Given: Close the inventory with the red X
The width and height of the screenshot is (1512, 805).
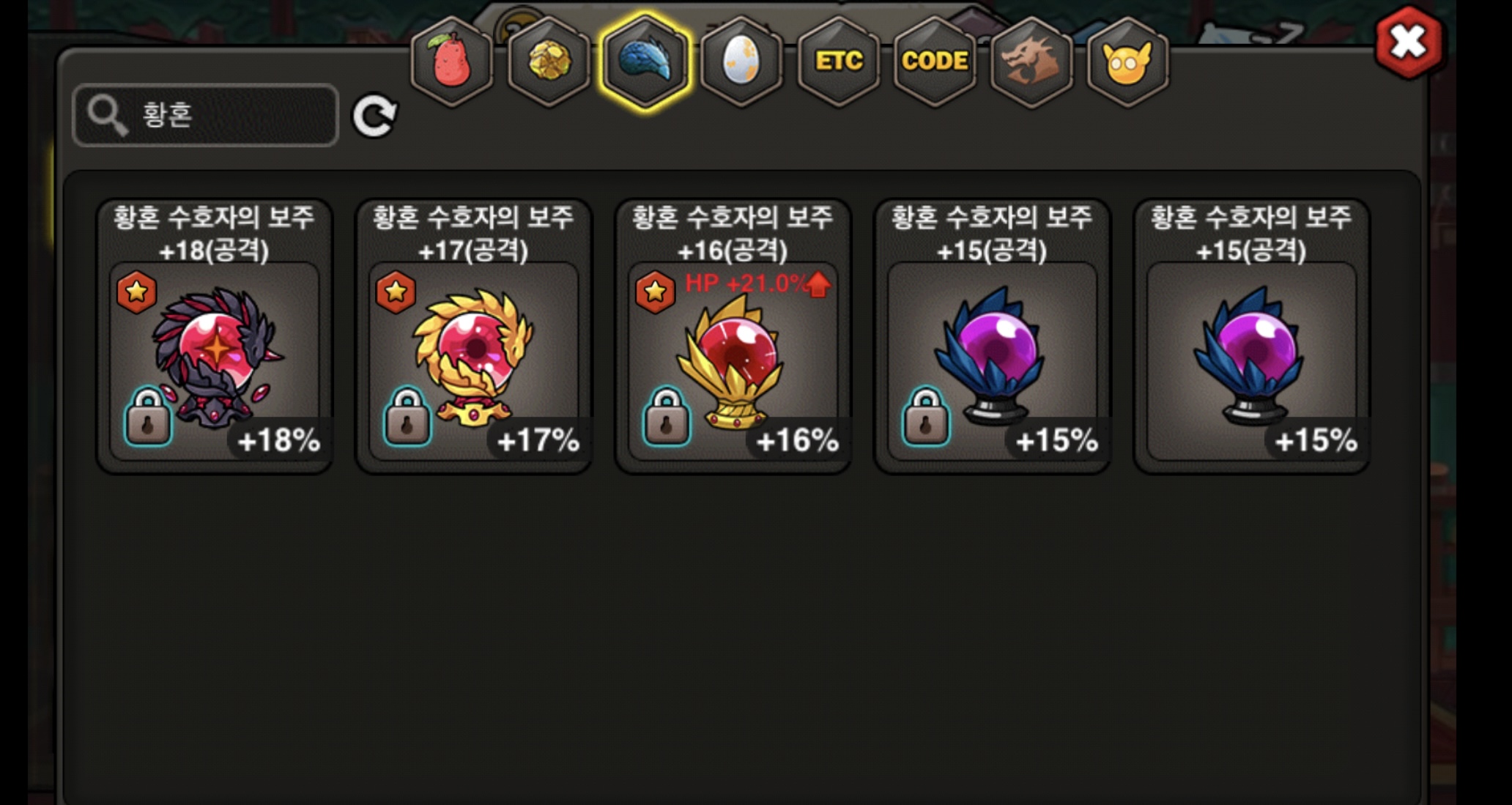Looking at the screenshot, I should (x=1408, y=42).
